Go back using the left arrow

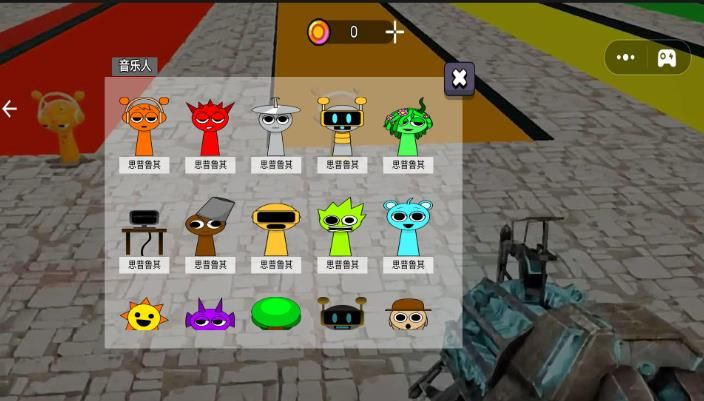point(10,108)
